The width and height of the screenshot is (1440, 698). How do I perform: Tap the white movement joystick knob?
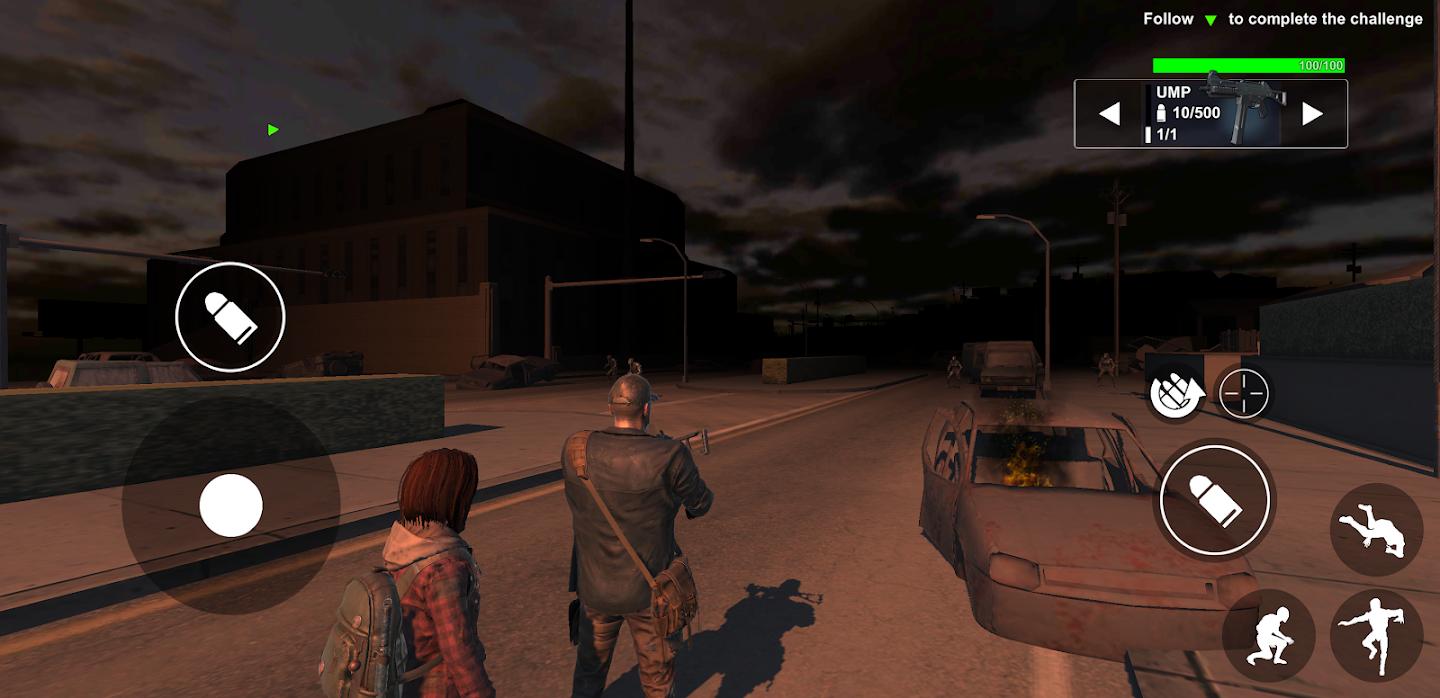(231, 505)
